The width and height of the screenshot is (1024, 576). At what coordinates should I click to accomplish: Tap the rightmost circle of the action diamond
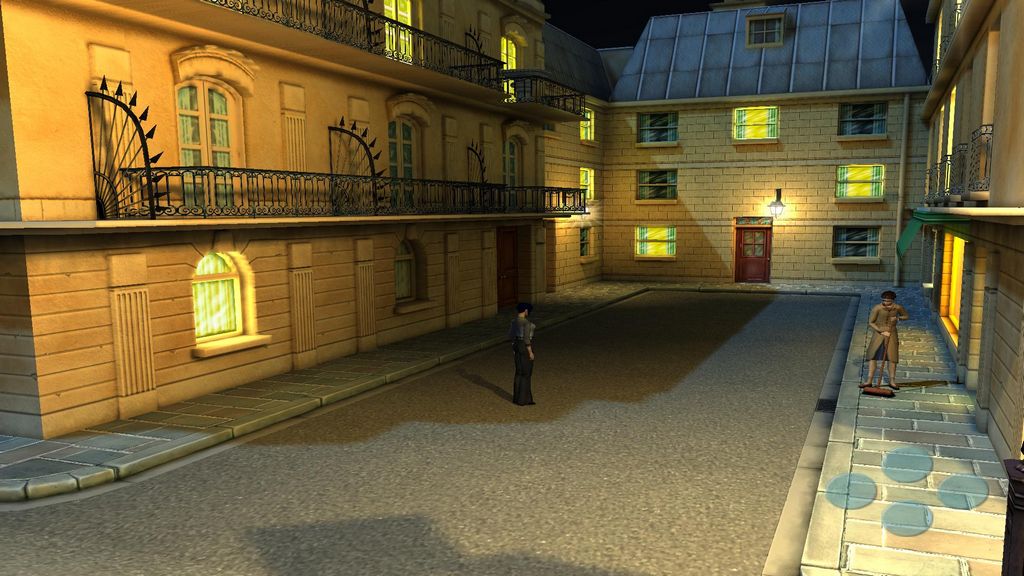(963, 491)
